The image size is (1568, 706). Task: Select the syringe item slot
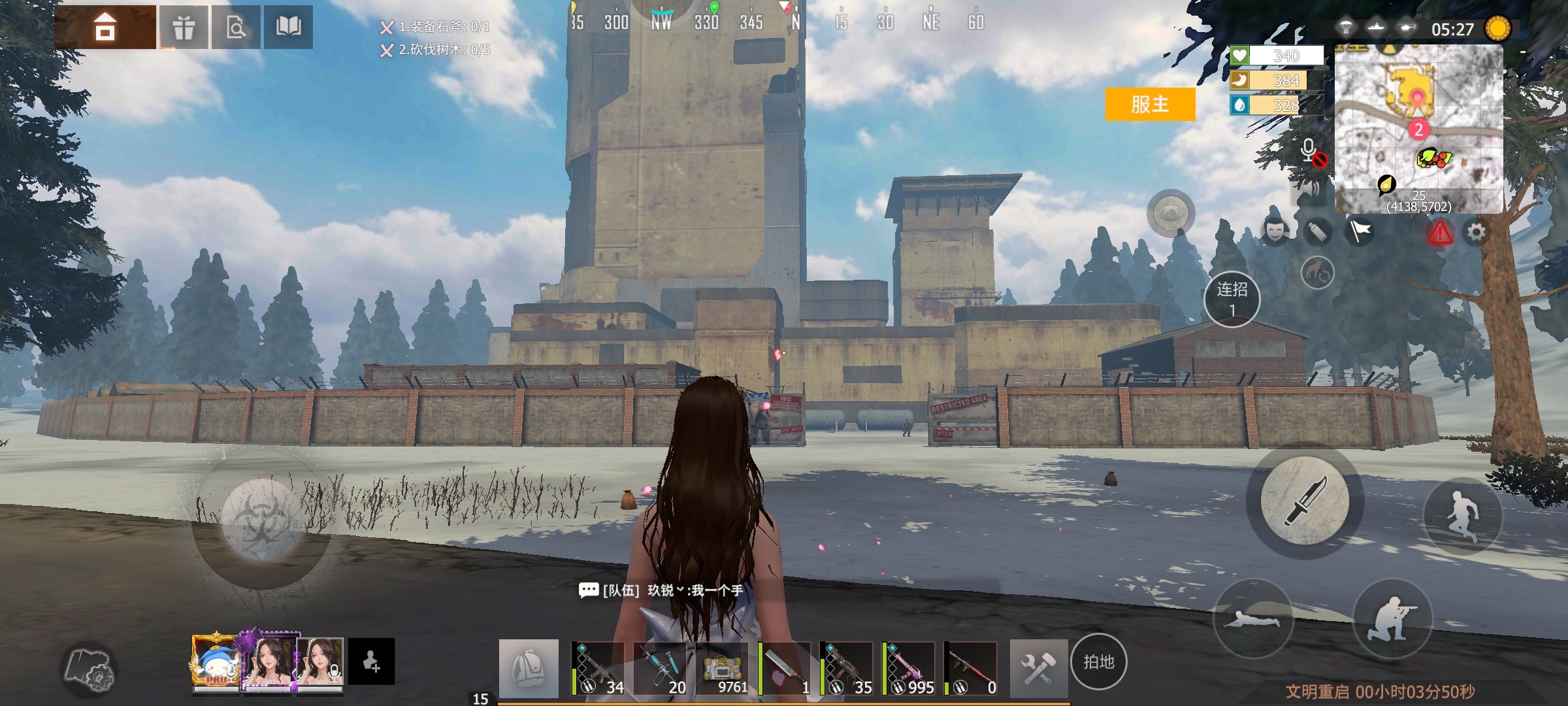click(661, 668)
